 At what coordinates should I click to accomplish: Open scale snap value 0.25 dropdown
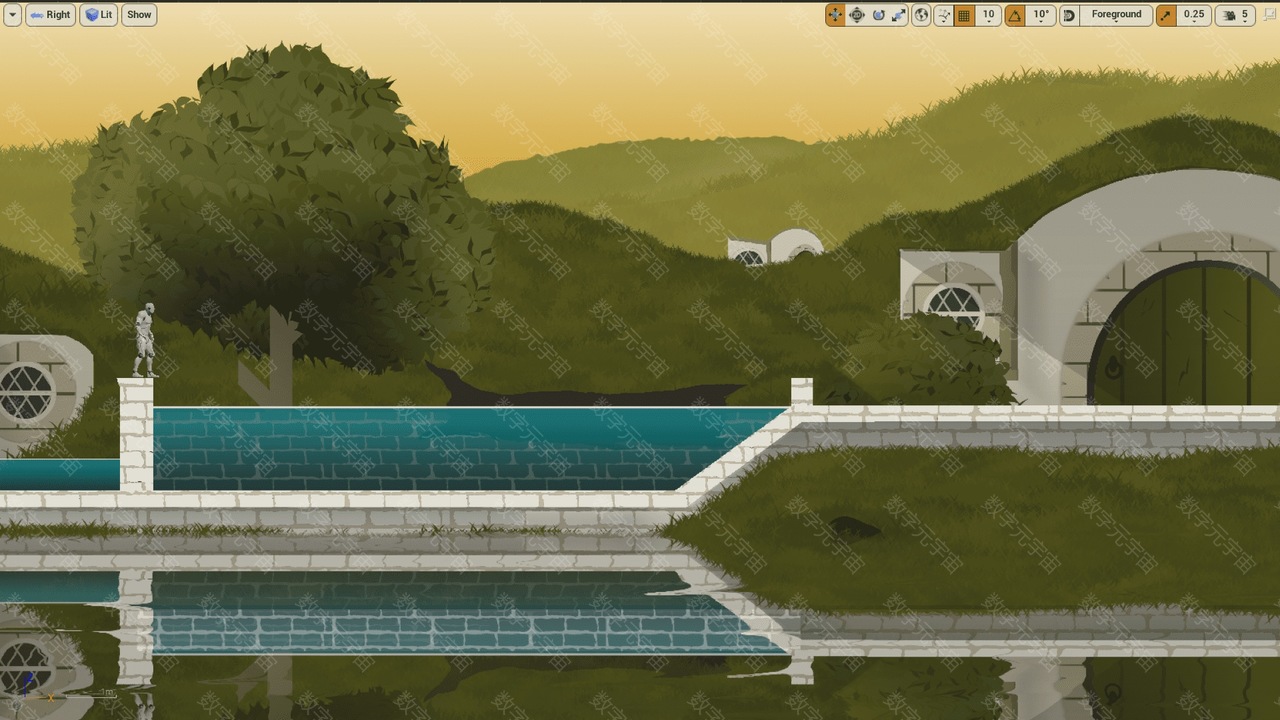tap(1194, 15)
